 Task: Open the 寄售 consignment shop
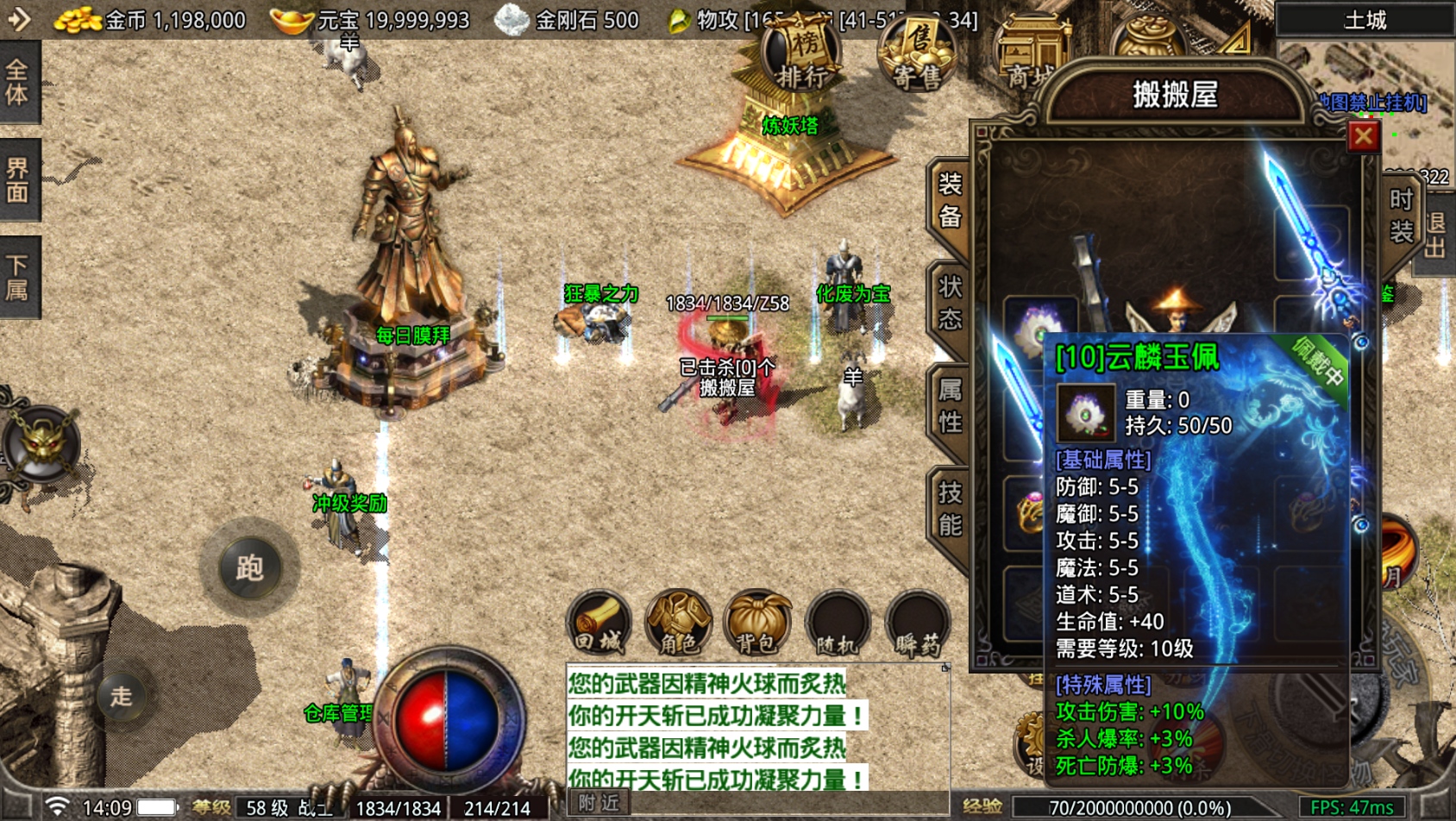click(x=917, y=57)
